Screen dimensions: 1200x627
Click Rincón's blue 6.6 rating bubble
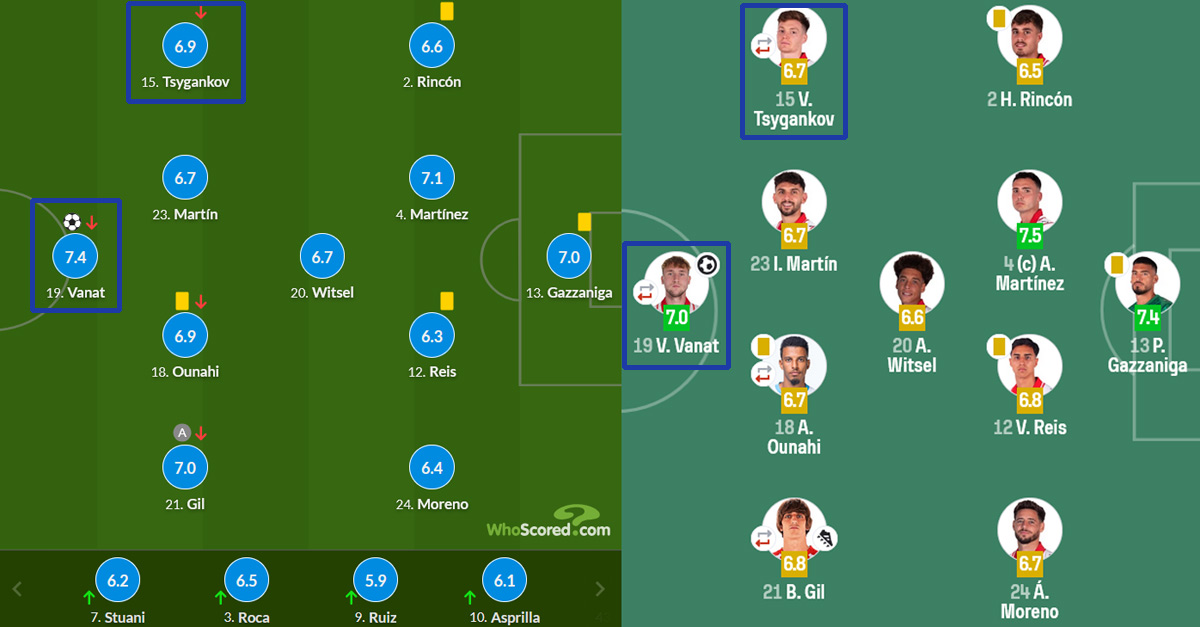coord(432,47)
